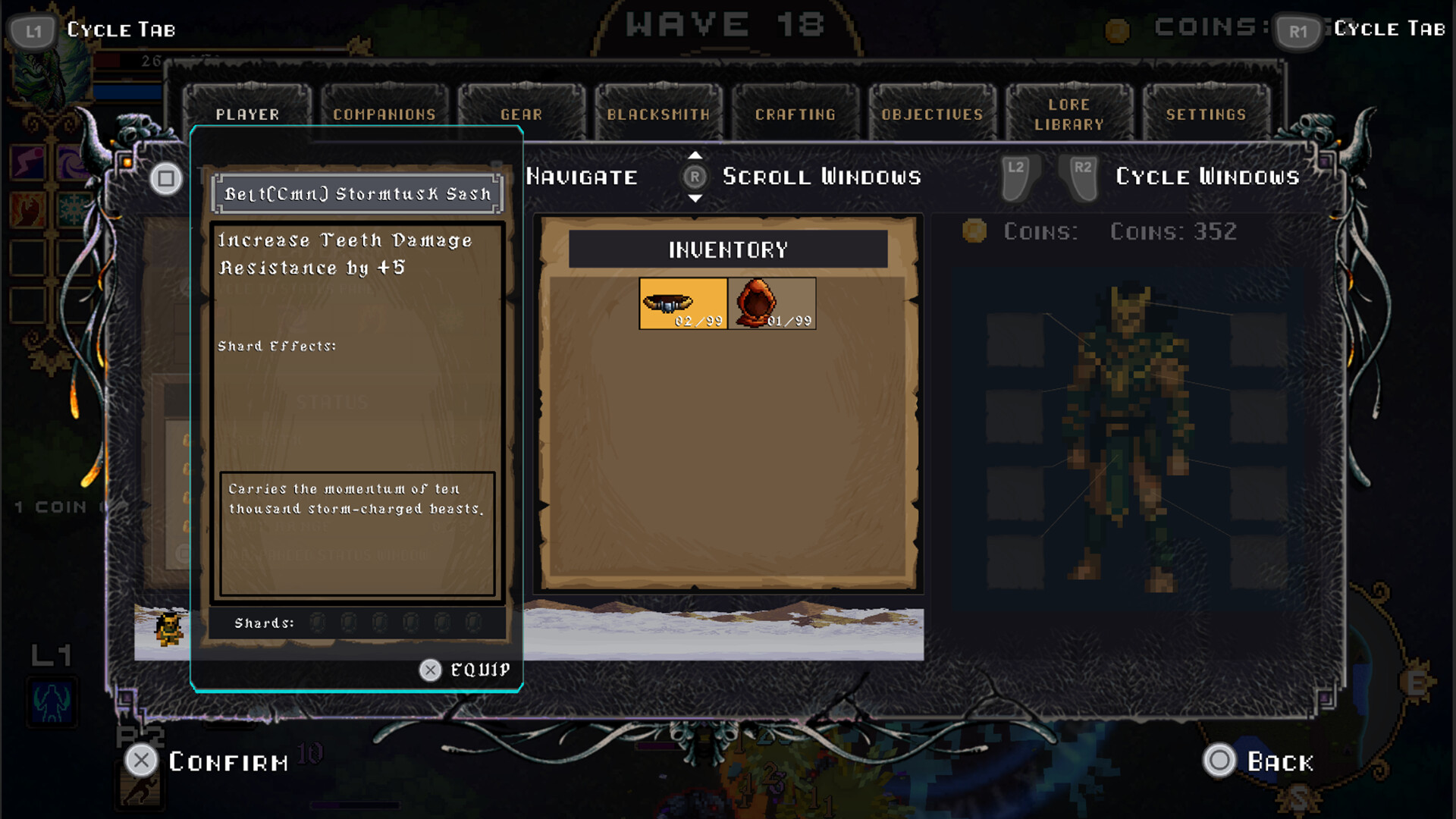Select the purple swirl ability icon
Viewport: 1456px width, 819px height.
[72, 161]
